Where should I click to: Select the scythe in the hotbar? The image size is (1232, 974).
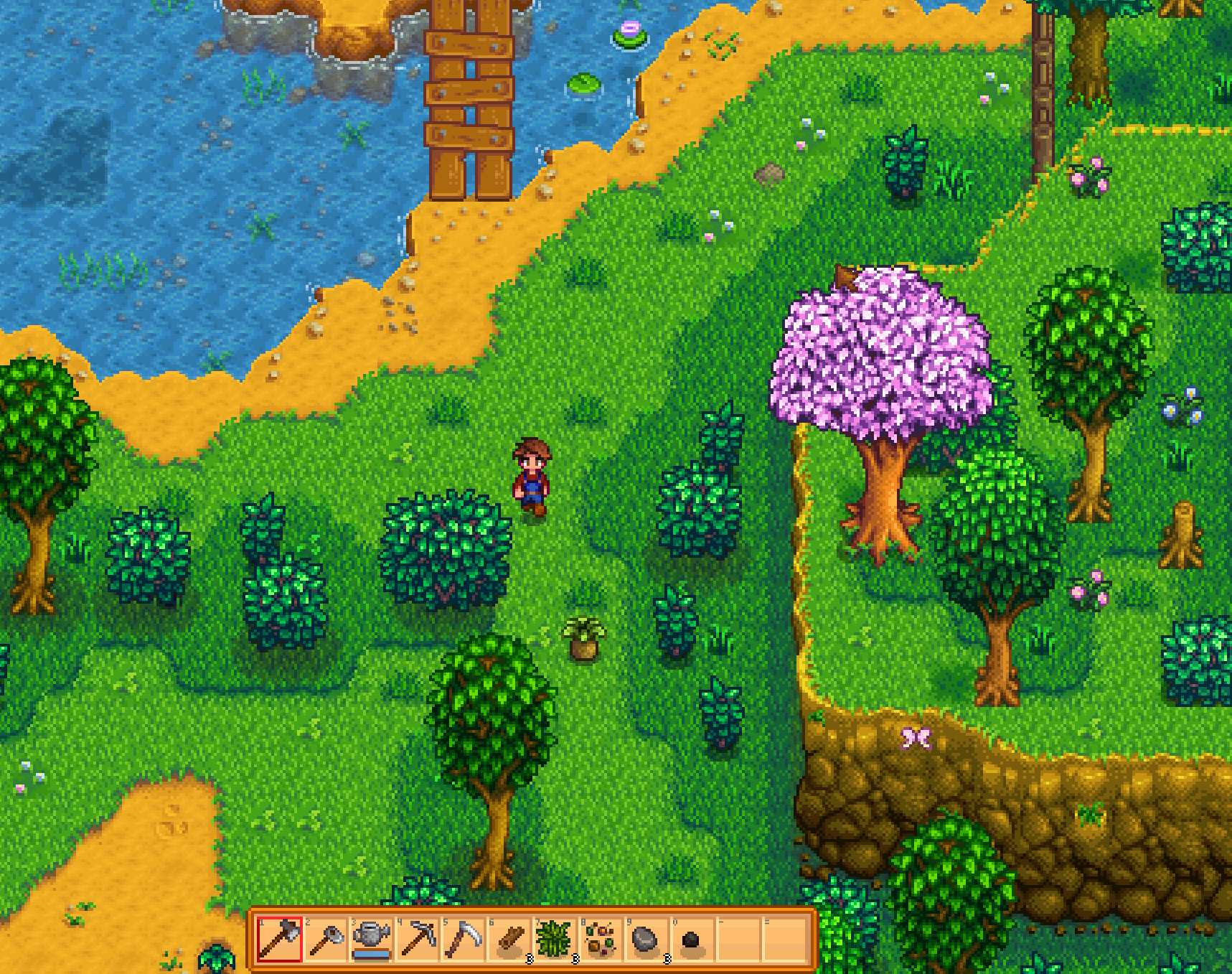[x=463, y=938]
